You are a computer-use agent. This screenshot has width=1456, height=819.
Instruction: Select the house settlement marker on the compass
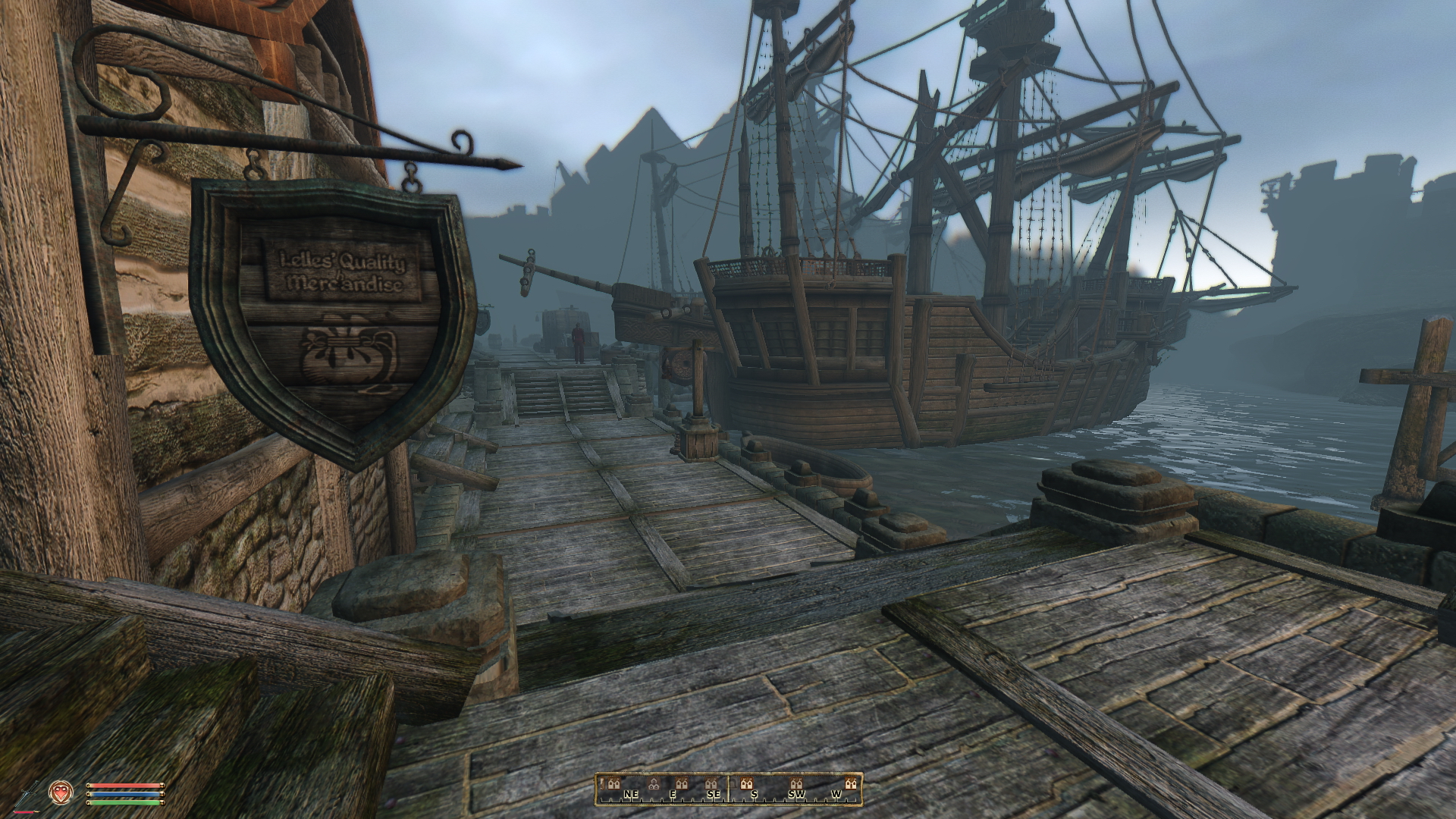click(654, 783)
